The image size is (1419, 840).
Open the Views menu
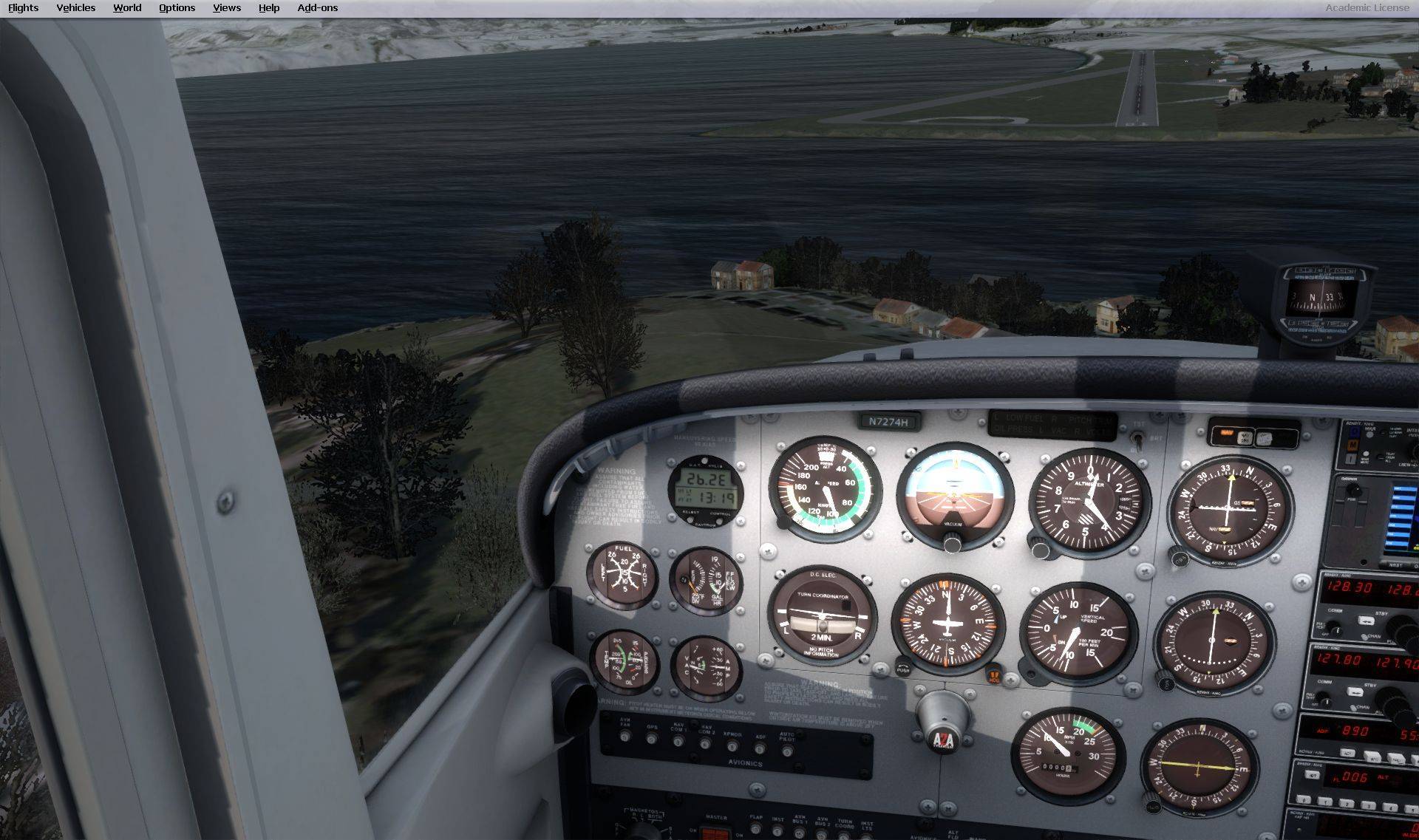[x=226, y=8]
